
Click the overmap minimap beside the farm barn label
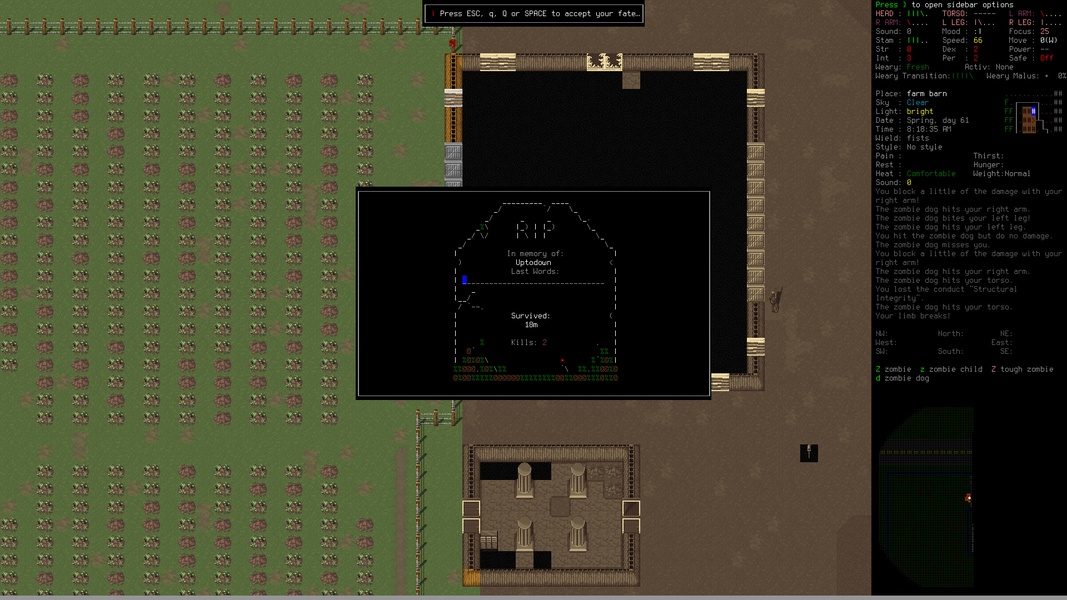click(x=1033, y=113)
